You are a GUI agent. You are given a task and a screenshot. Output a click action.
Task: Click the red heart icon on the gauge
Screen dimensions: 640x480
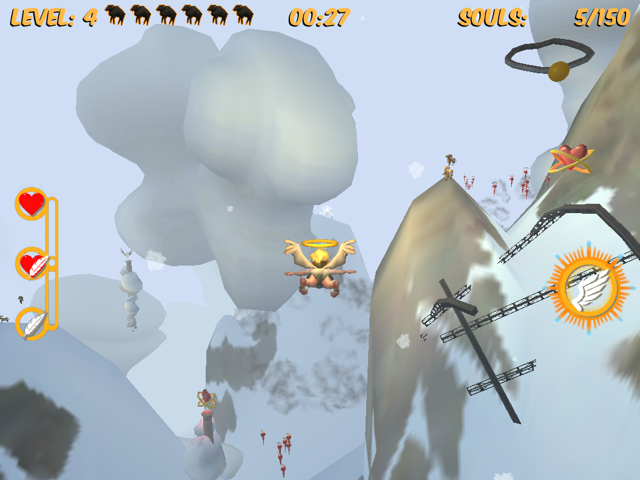pyautogui.click(x=31, y=204)
